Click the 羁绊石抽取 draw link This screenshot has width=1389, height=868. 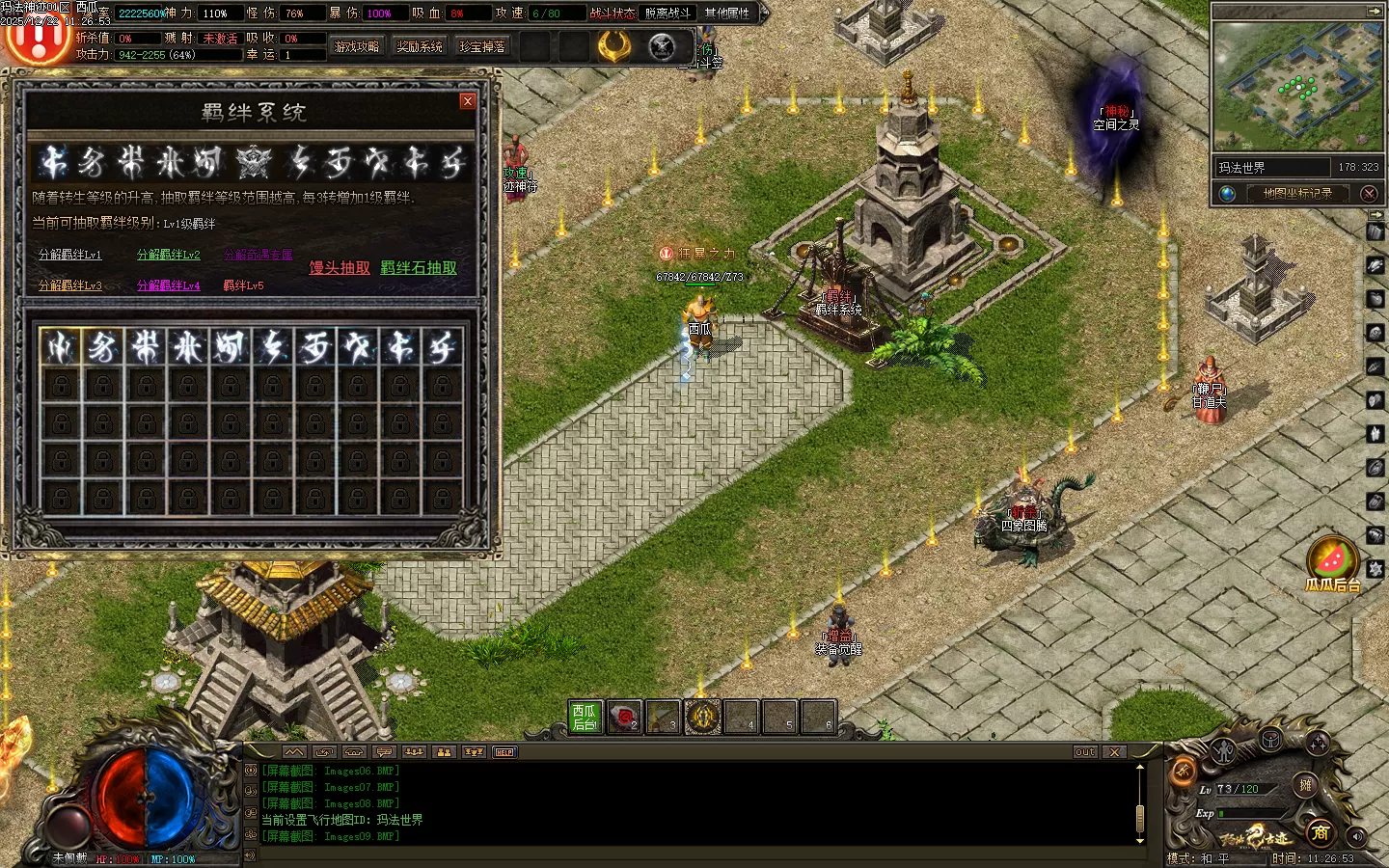[x=419, y=268]
